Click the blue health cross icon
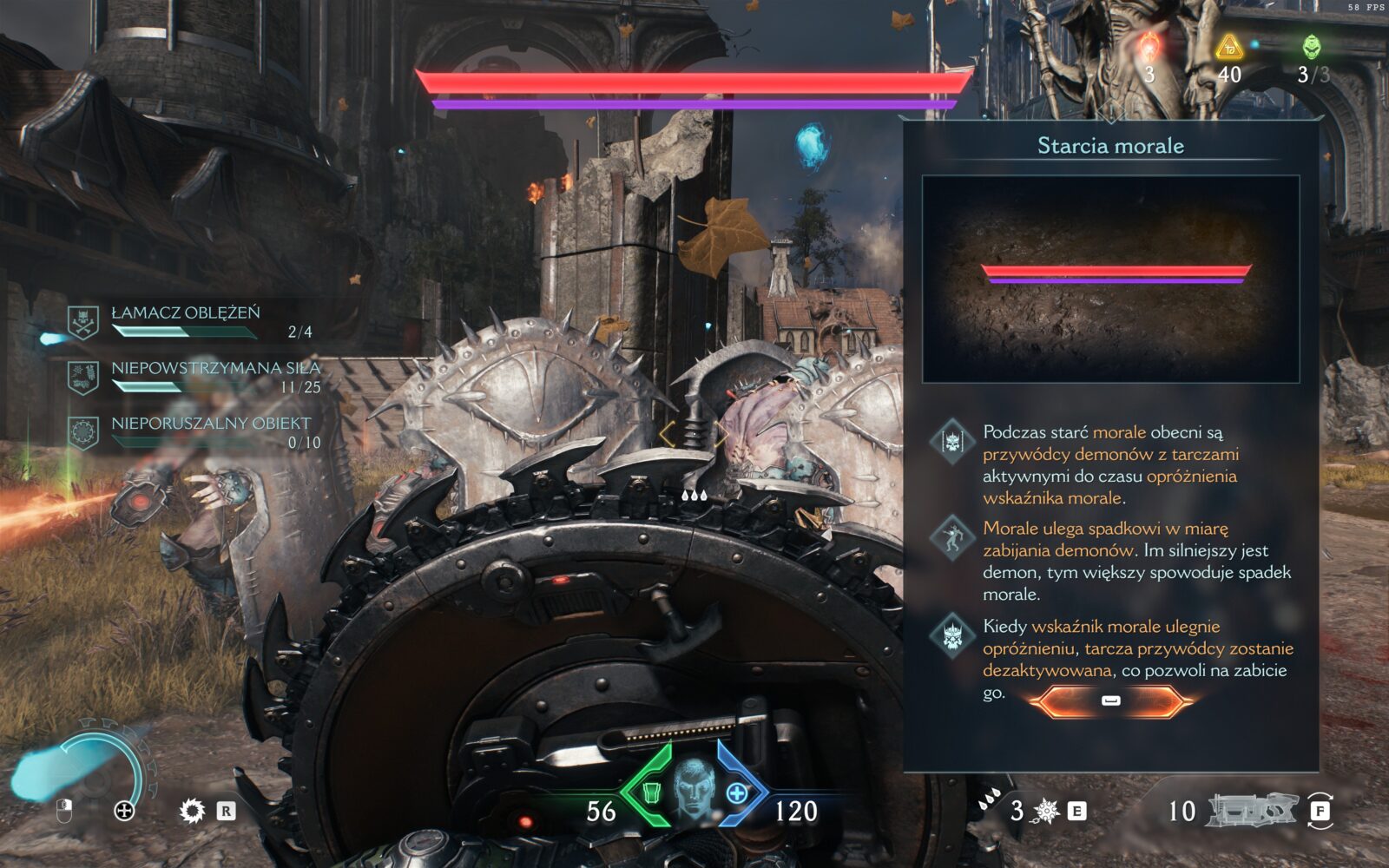Screen dimensions: 1389x868 click(737, 792)
